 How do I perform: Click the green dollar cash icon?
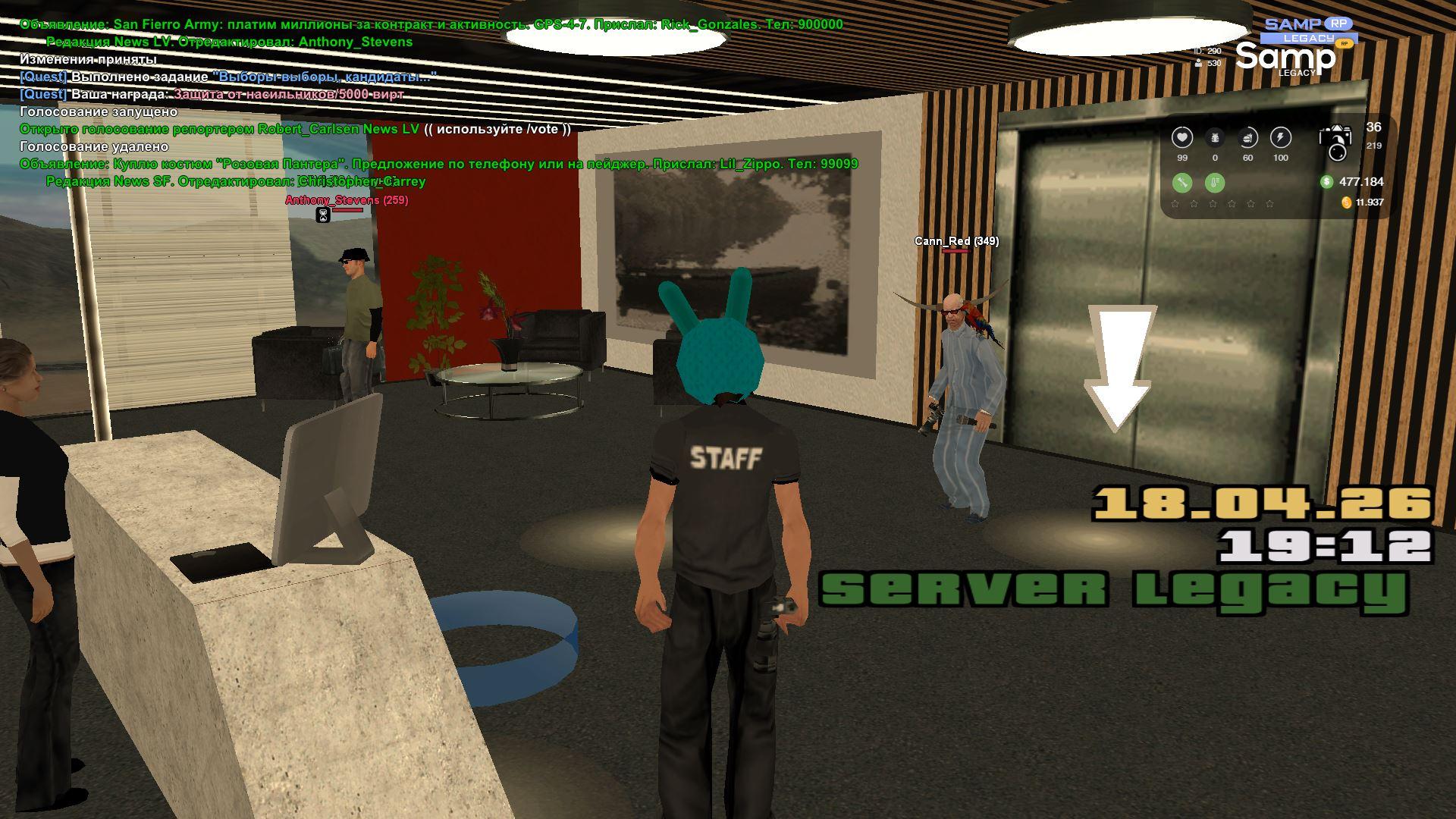tap(1326, 182)
